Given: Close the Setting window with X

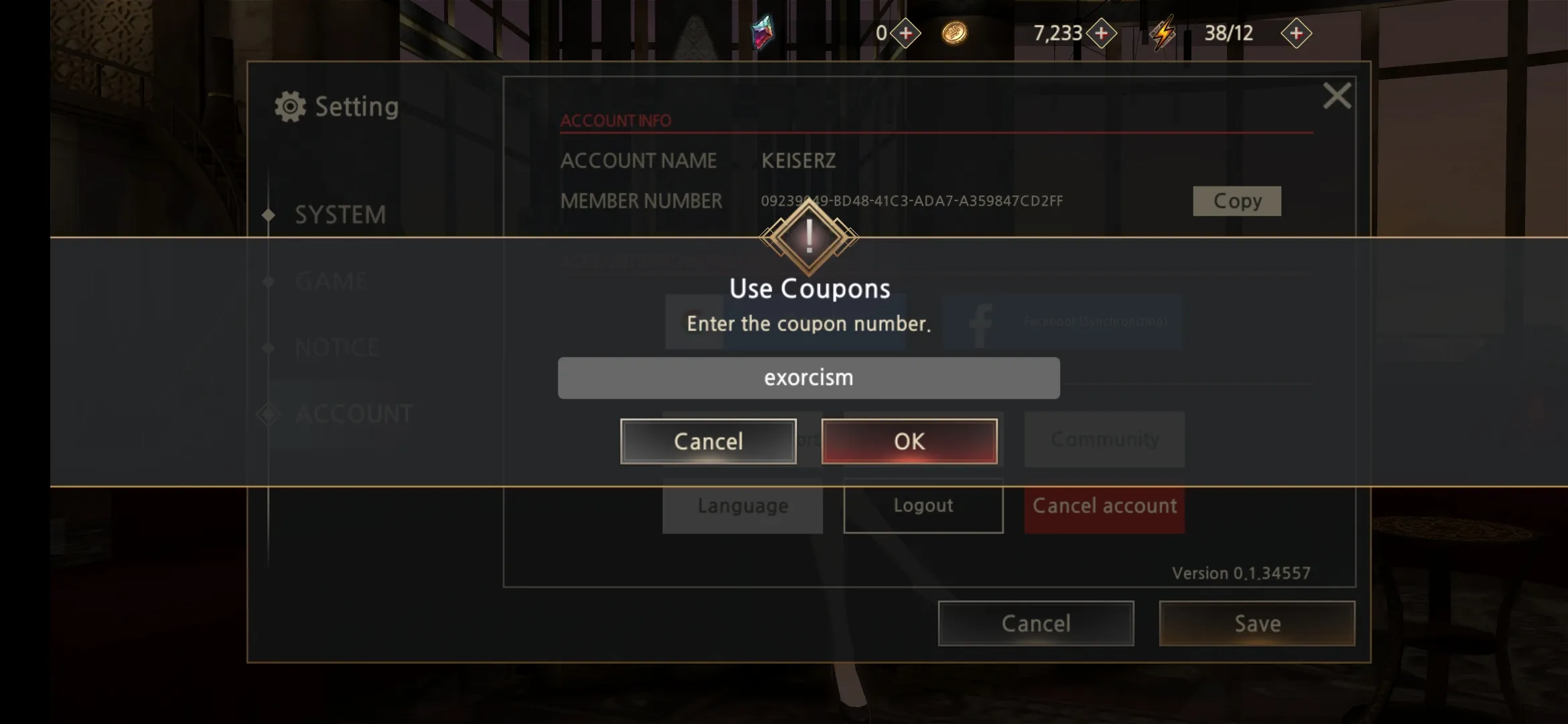Looking at the screenshot, I should point(1336,96).
